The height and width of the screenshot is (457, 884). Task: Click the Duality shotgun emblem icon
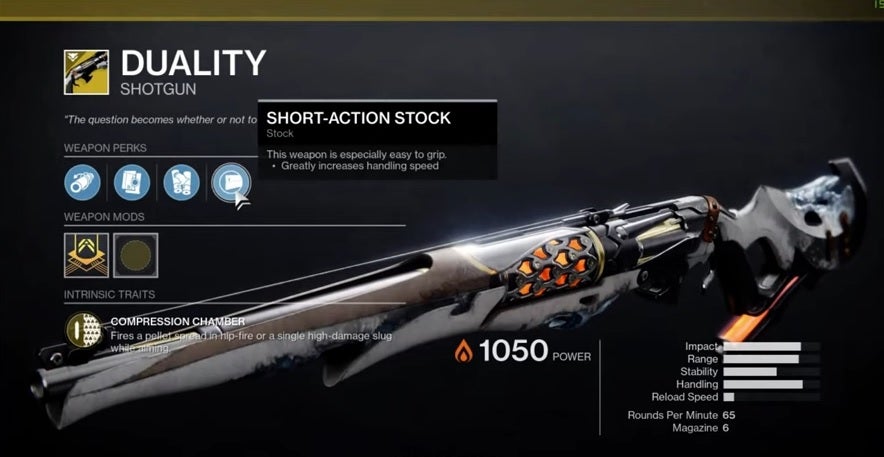86,73
